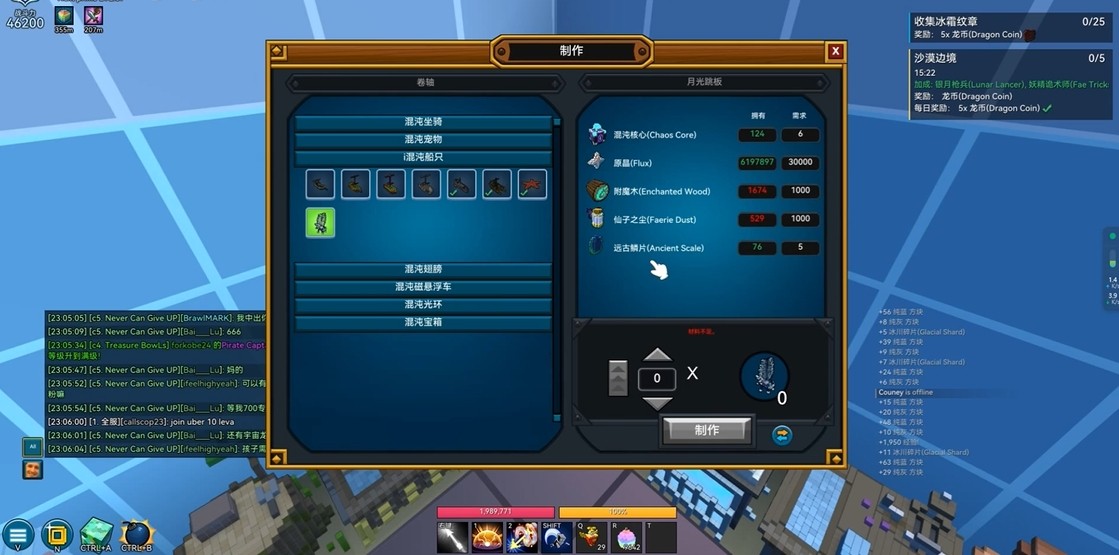Open the 混沌磁悬浮车 recipe category

point(423,287)
